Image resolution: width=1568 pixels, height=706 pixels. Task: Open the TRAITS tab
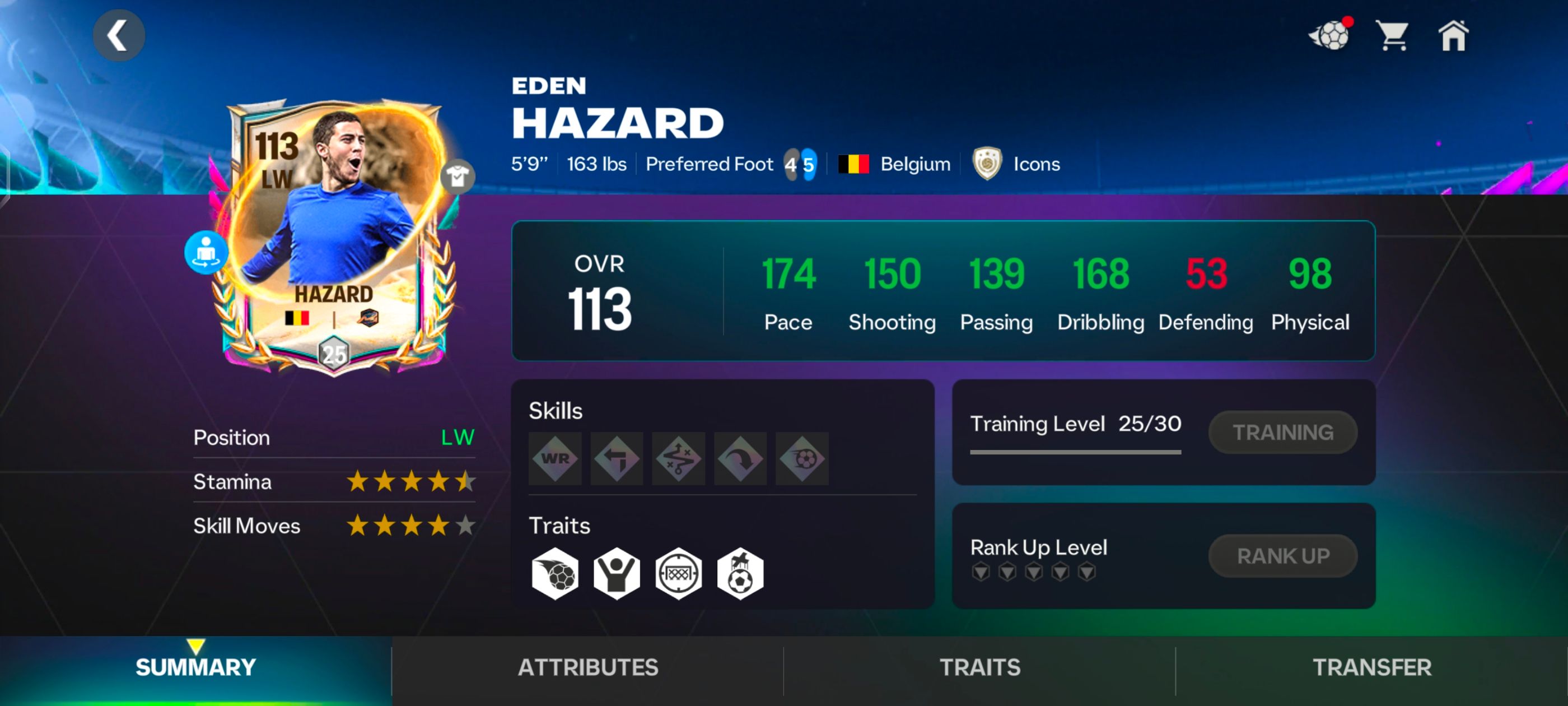(979, 667)
